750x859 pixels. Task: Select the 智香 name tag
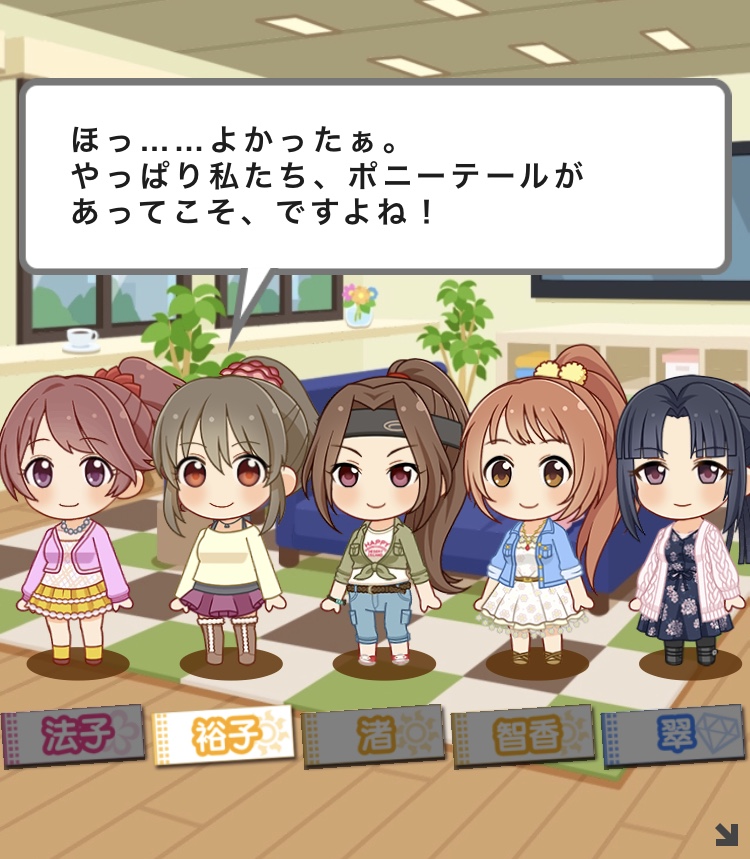522,737
